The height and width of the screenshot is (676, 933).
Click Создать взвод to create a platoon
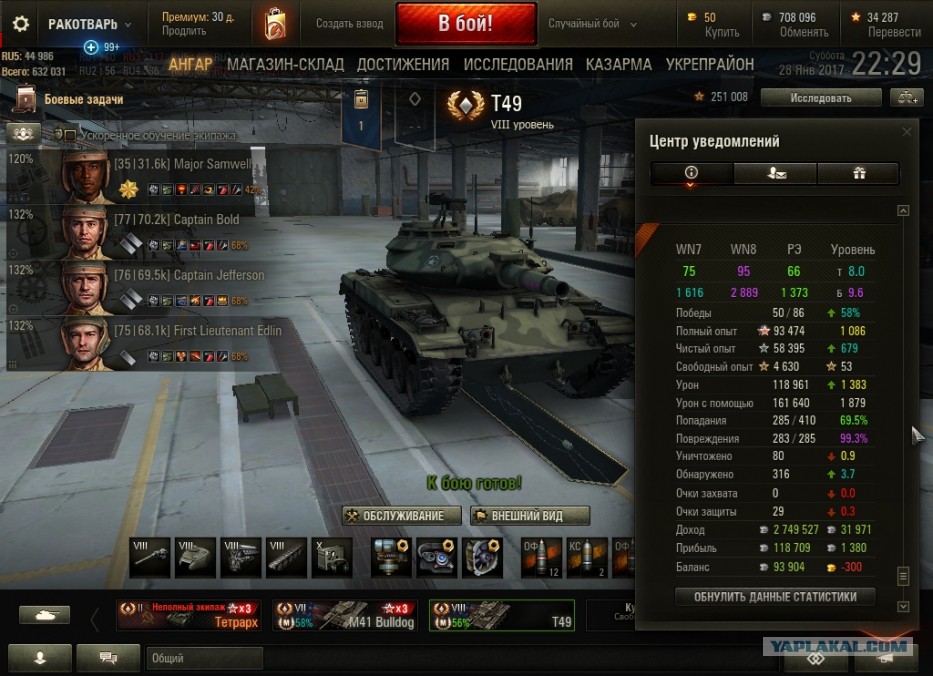coord(349,24)
